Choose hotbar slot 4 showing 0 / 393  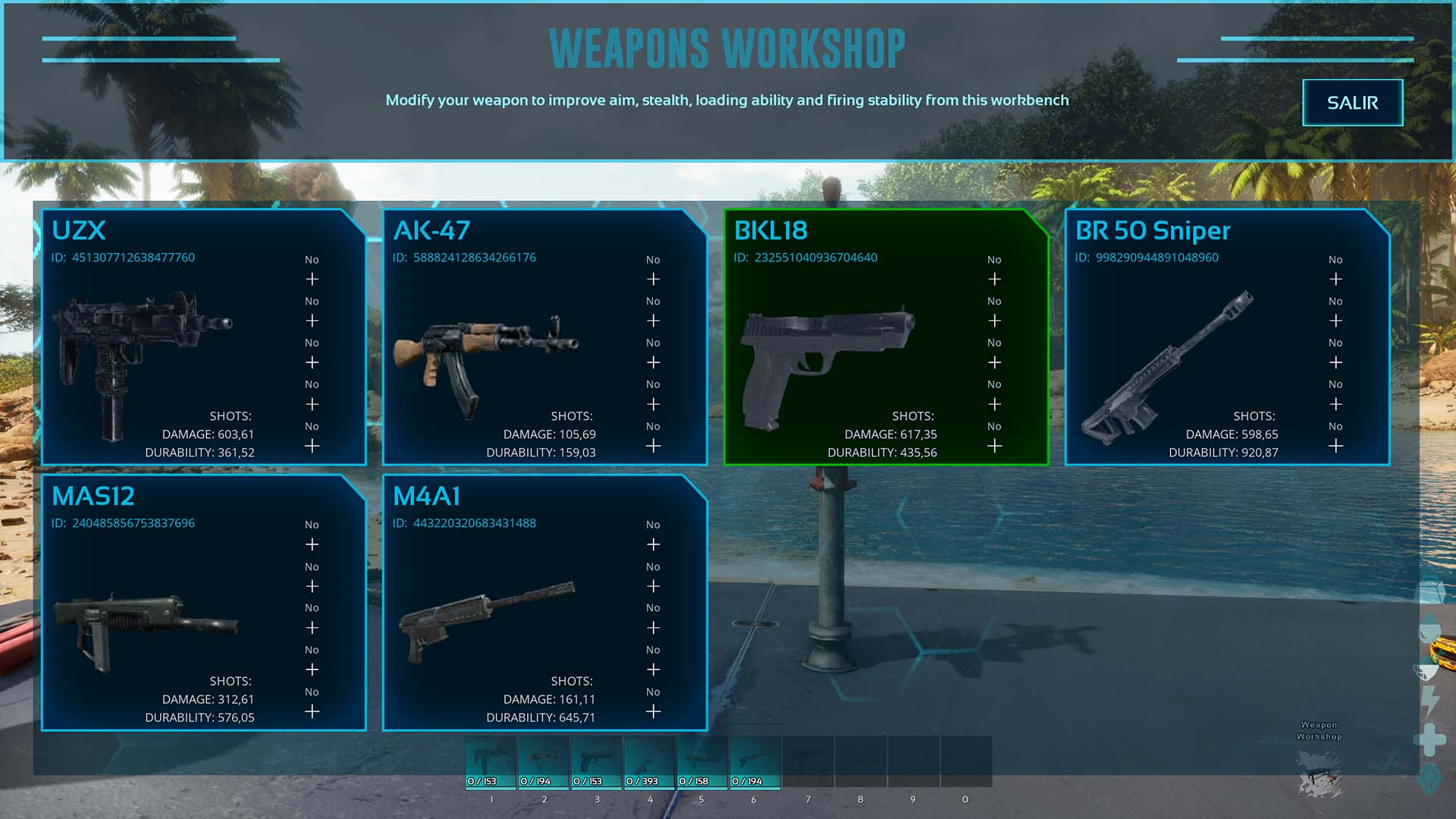coord(649,762)
